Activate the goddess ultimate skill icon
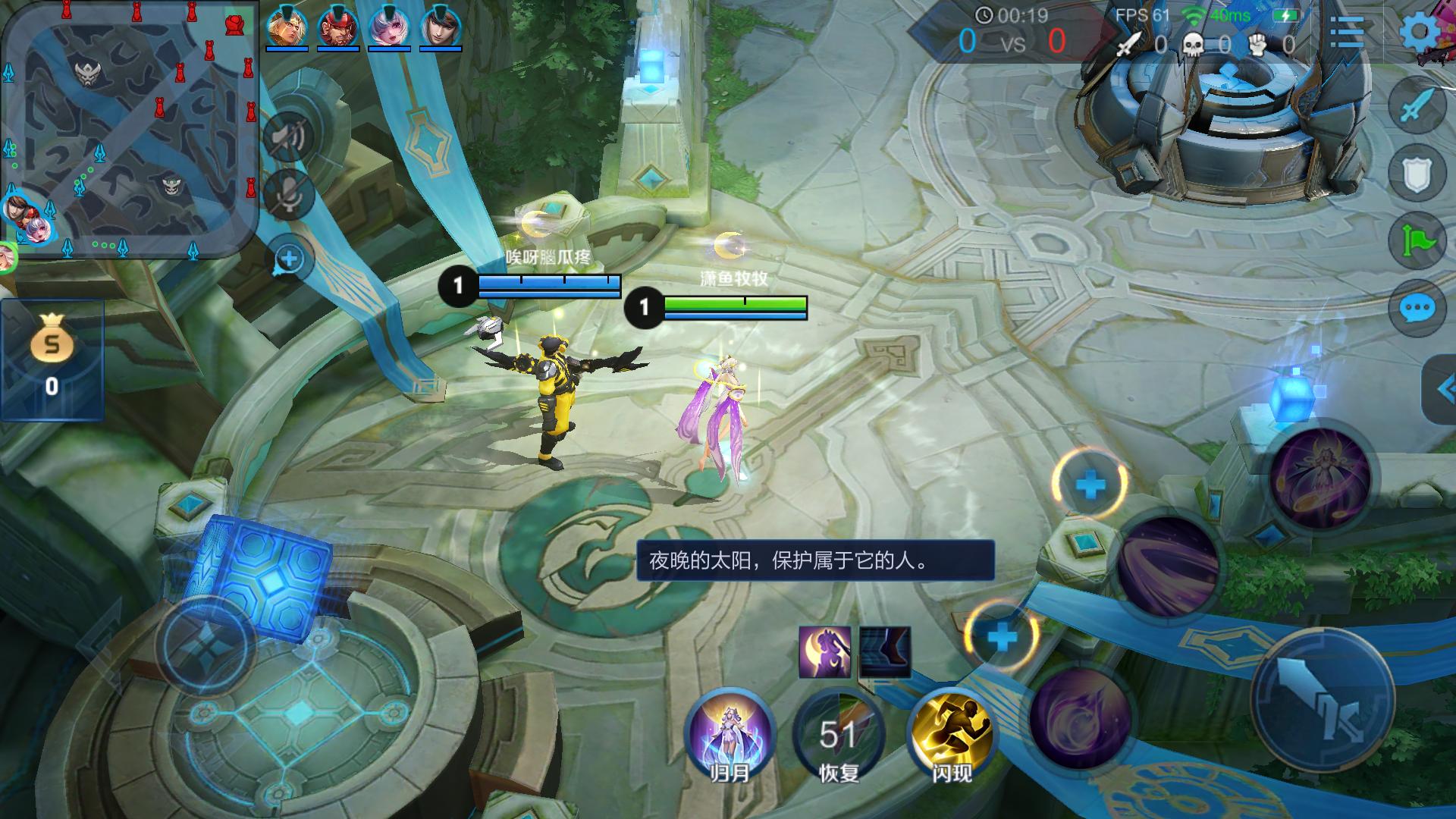The image size is (1456, 819). [x=1321, y=476]
